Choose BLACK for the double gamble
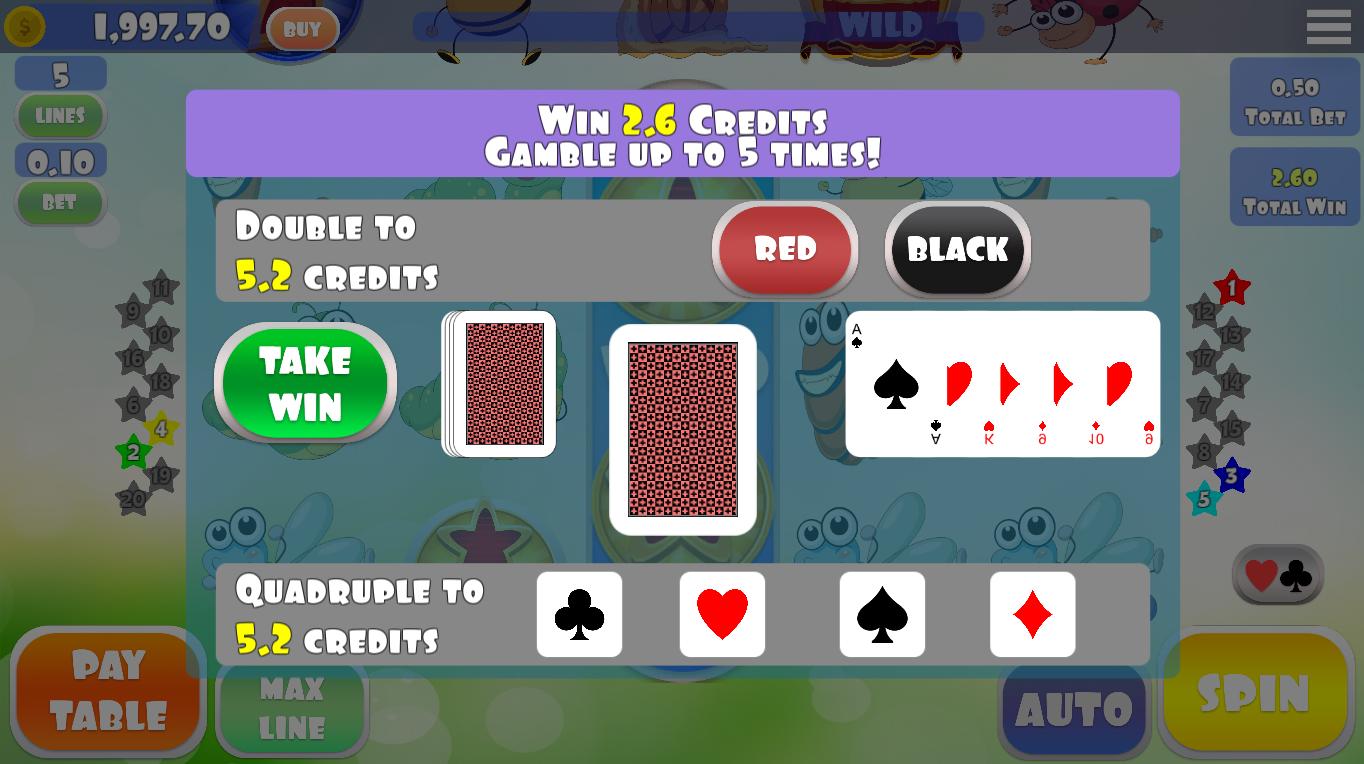Image resolution: width=1364 pixels, height=764 pixels. [956, 250]
